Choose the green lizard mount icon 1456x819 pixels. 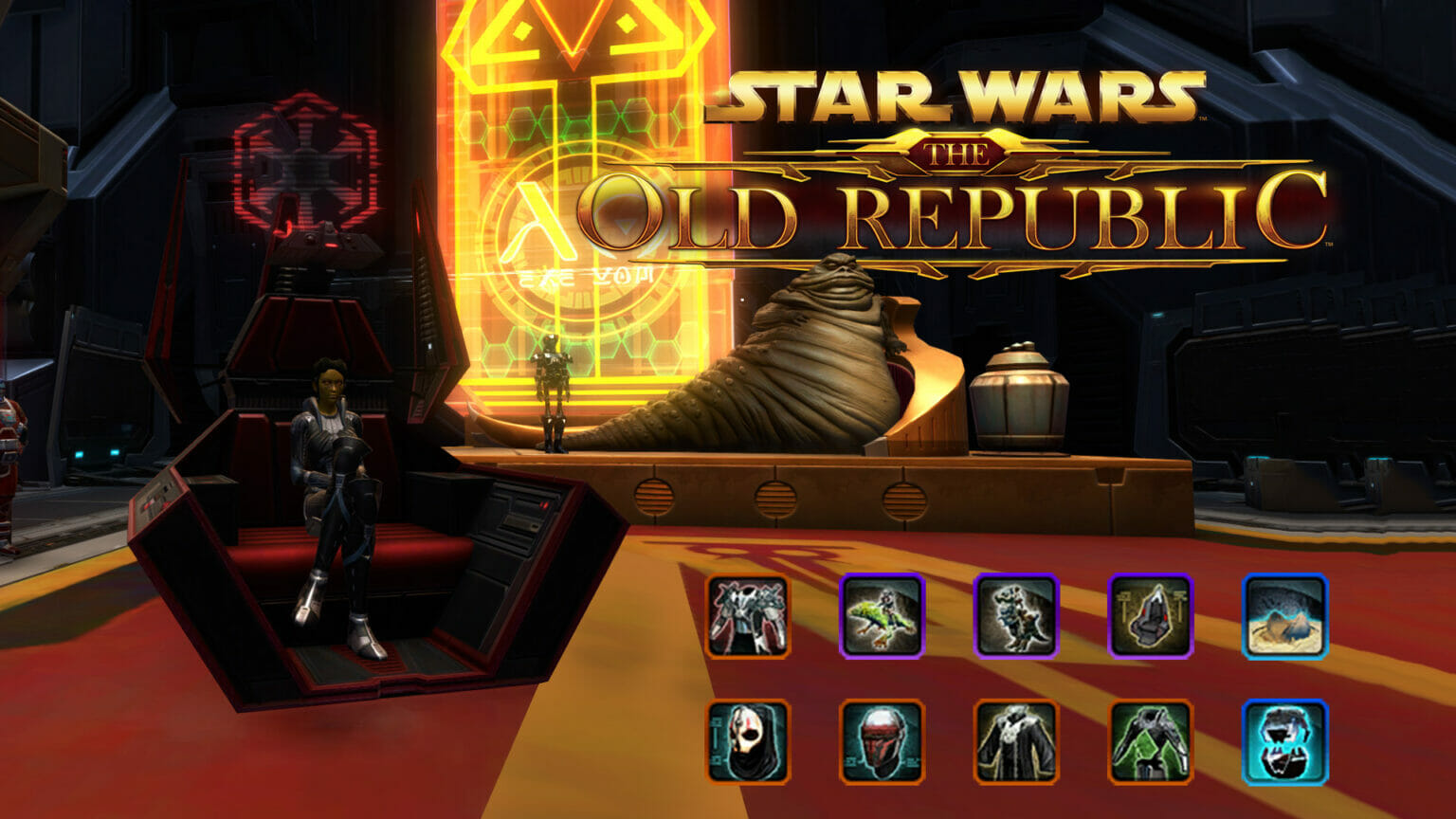882,616
